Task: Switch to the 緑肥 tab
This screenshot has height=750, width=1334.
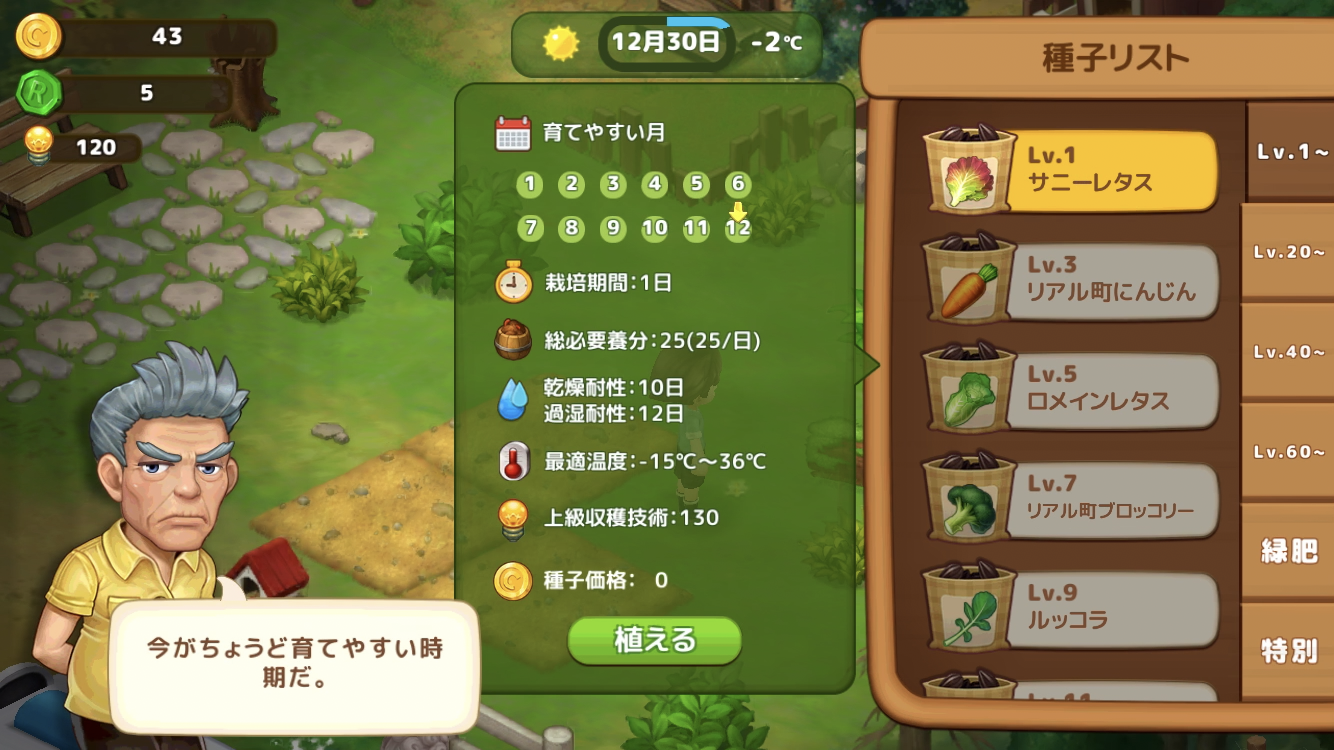Action: point(1287,550)
